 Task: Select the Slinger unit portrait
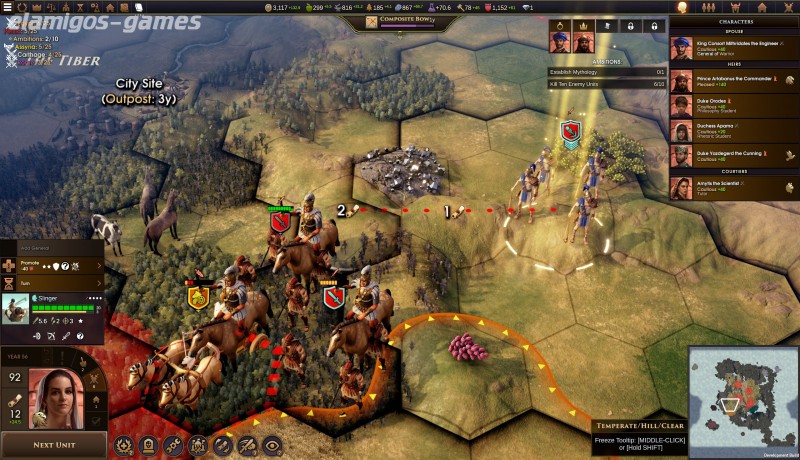tap(15, 309)
